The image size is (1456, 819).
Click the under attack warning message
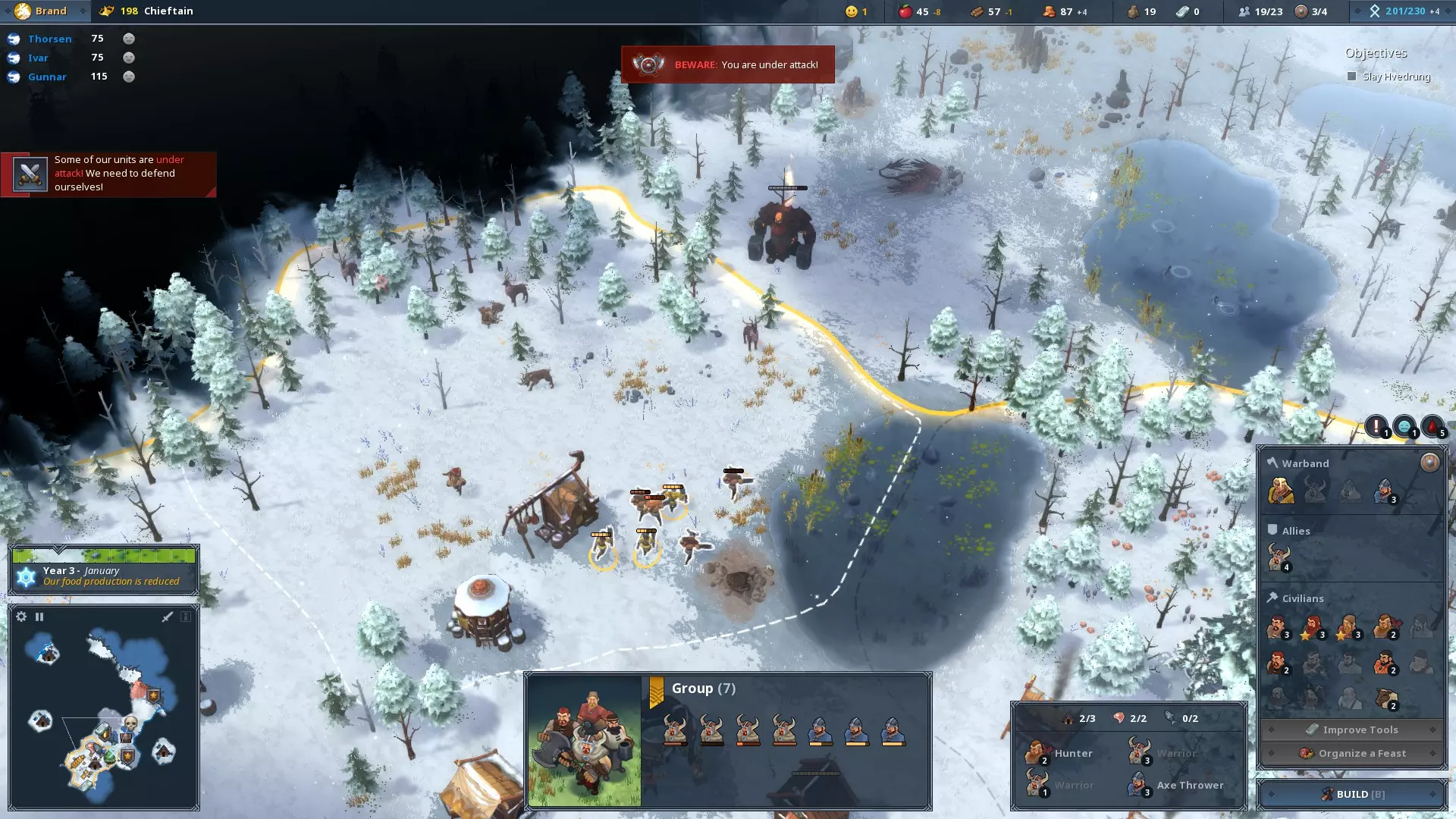click(x=108, y=174)
